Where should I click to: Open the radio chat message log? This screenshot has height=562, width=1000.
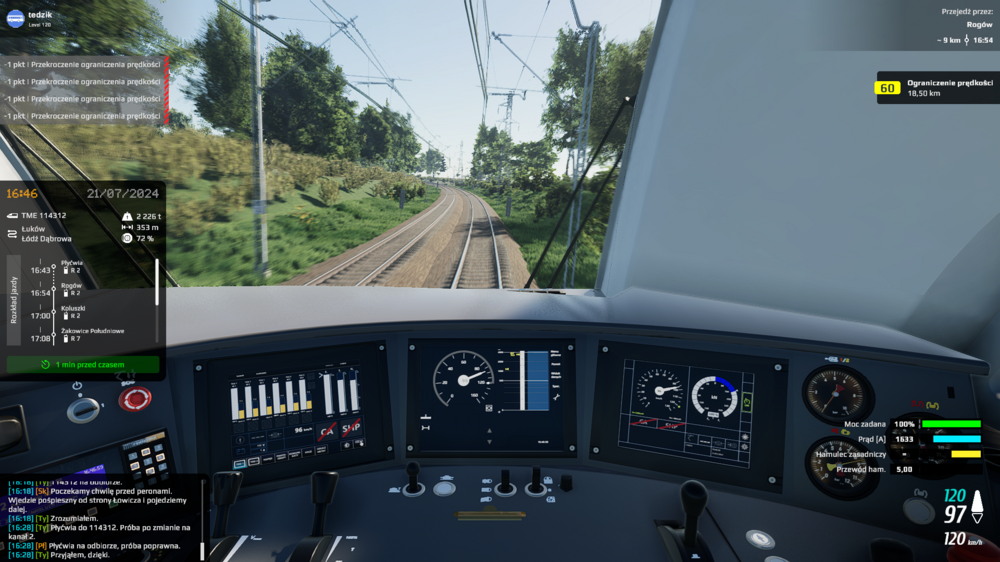[x=100, y=518]
